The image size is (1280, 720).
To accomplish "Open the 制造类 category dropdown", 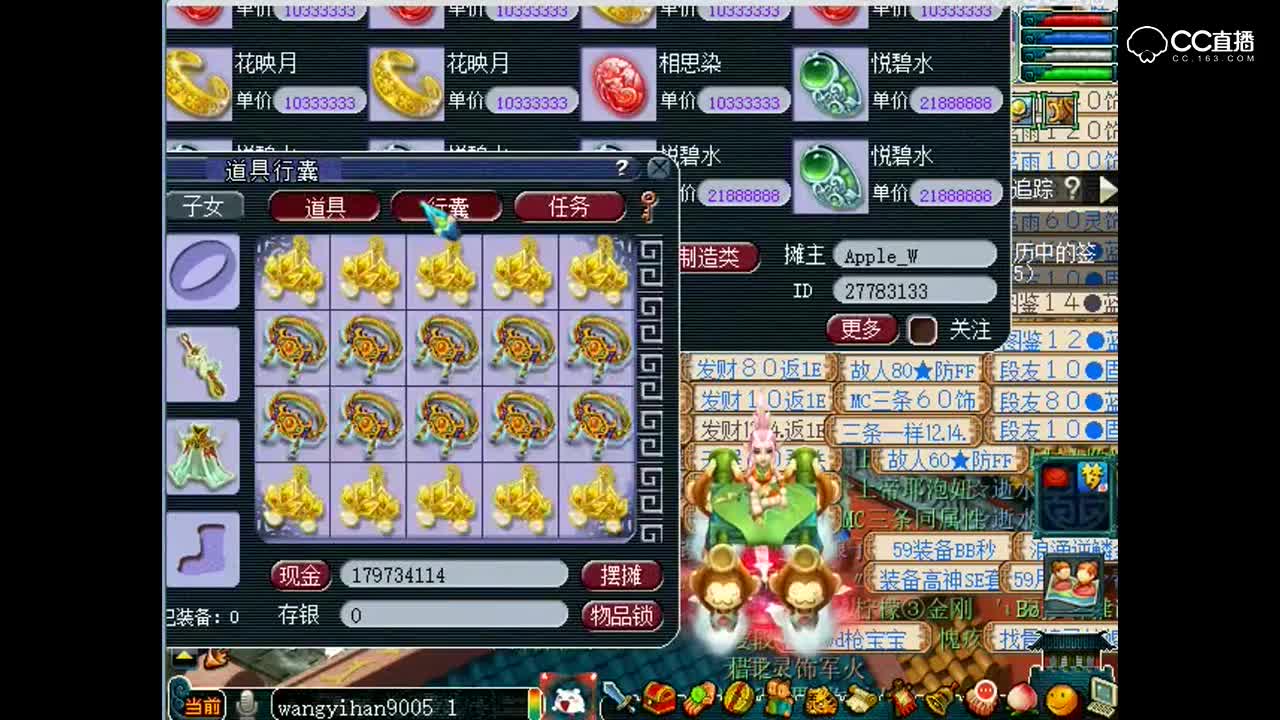I will point(716,258).
